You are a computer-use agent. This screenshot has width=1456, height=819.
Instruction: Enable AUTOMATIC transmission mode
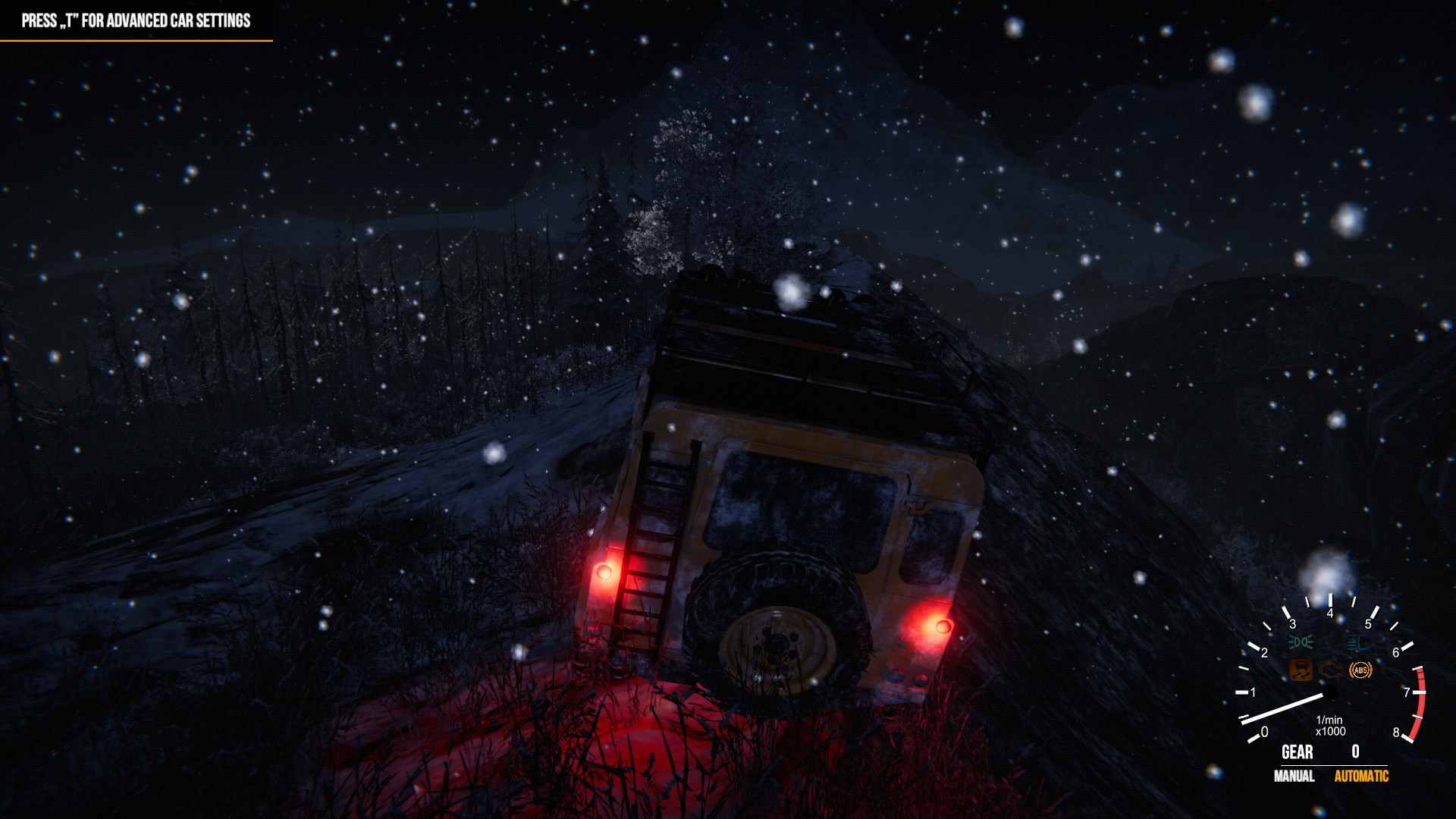[1360, 777]
